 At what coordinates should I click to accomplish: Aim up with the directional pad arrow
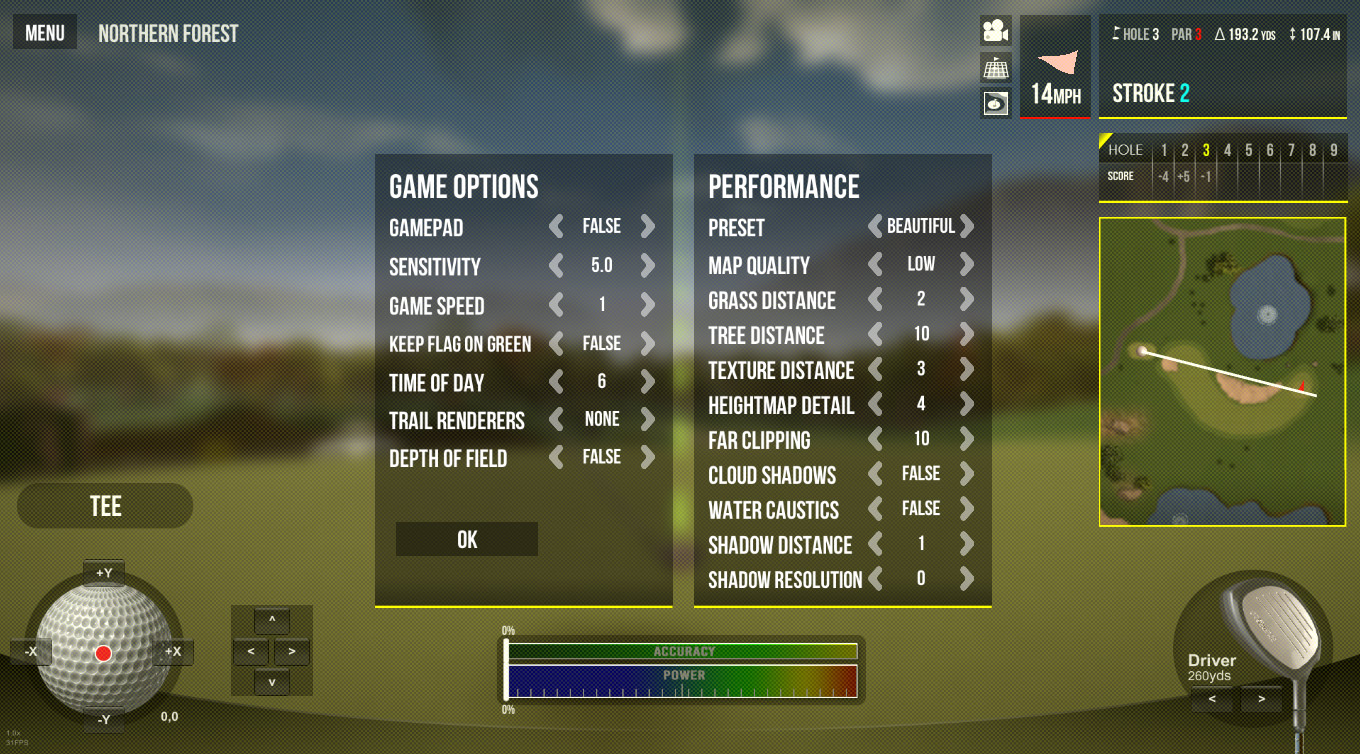click(x=272, y=621)
